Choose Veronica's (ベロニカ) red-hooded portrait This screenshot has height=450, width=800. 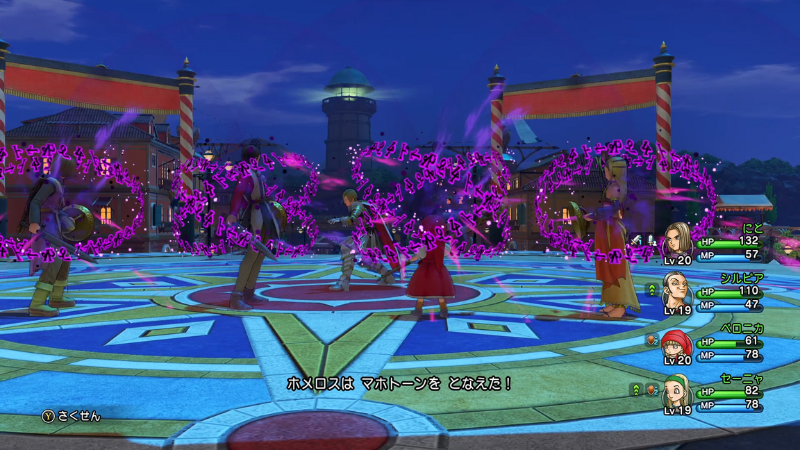(677, 342)
